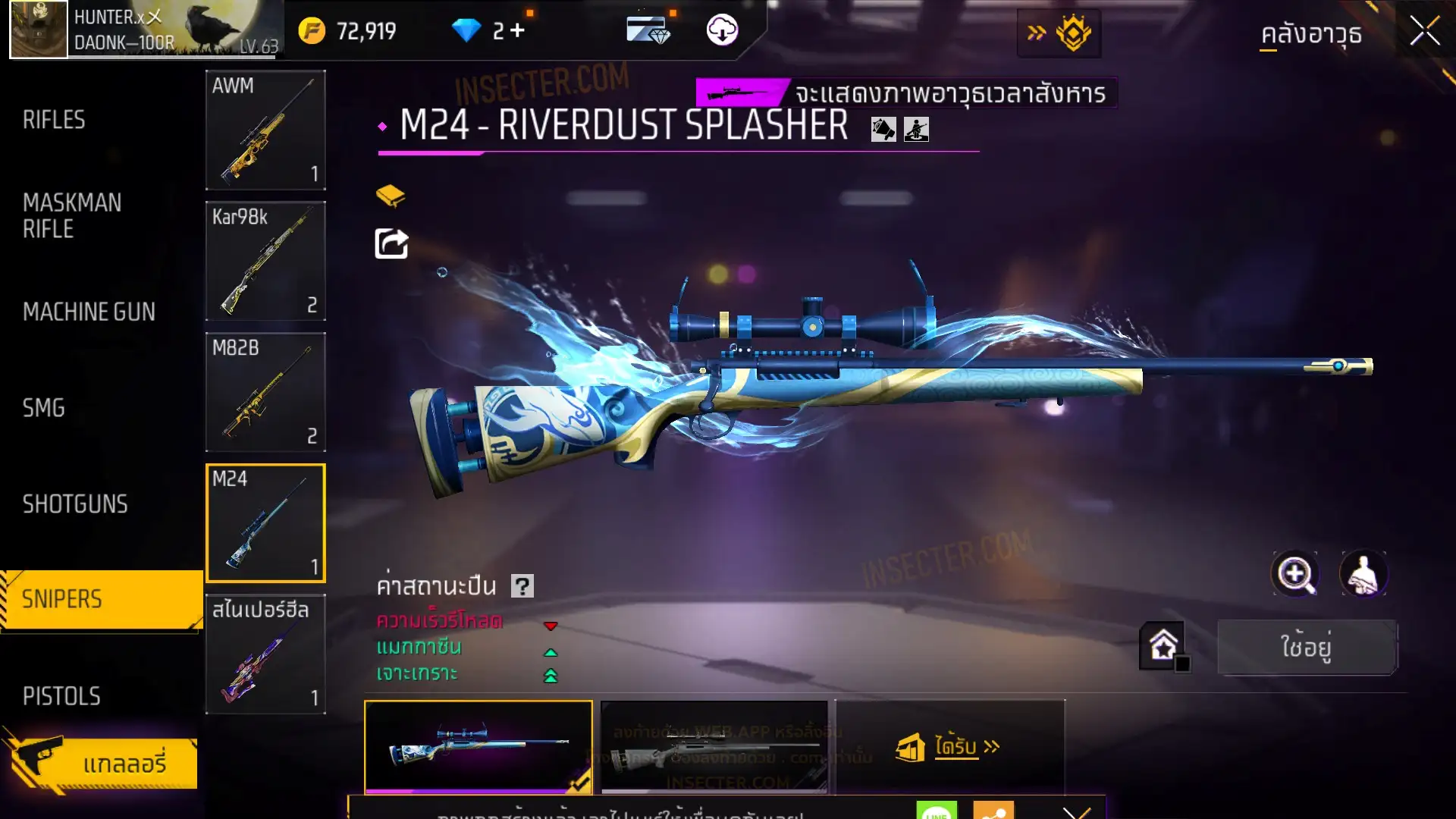Choose the Kar98k weapon tile
This screenshot has width=1456, height=819.
(x=265, y=261)
